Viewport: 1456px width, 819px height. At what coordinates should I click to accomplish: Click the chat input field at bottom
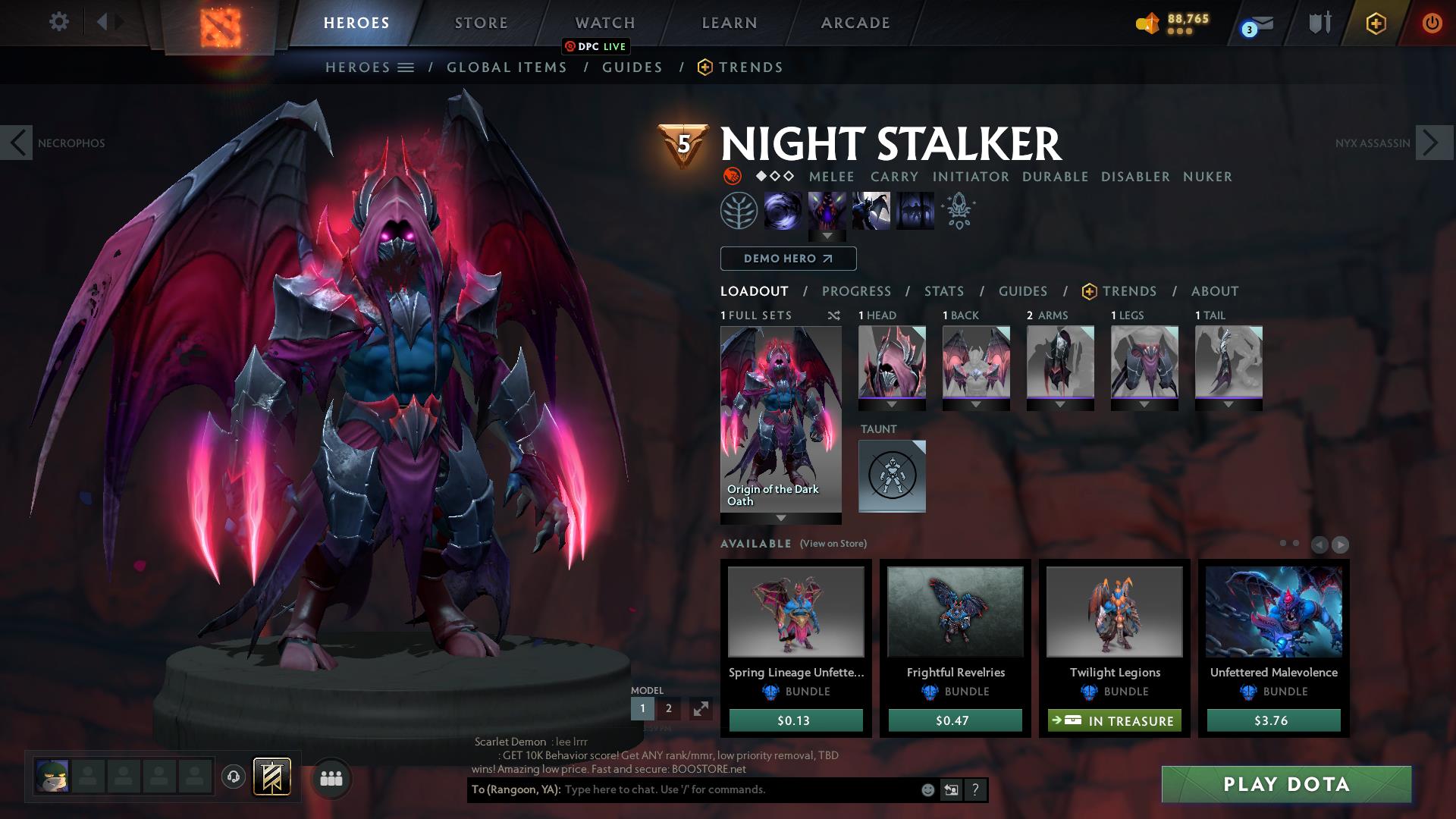click(x=682, y=790)
